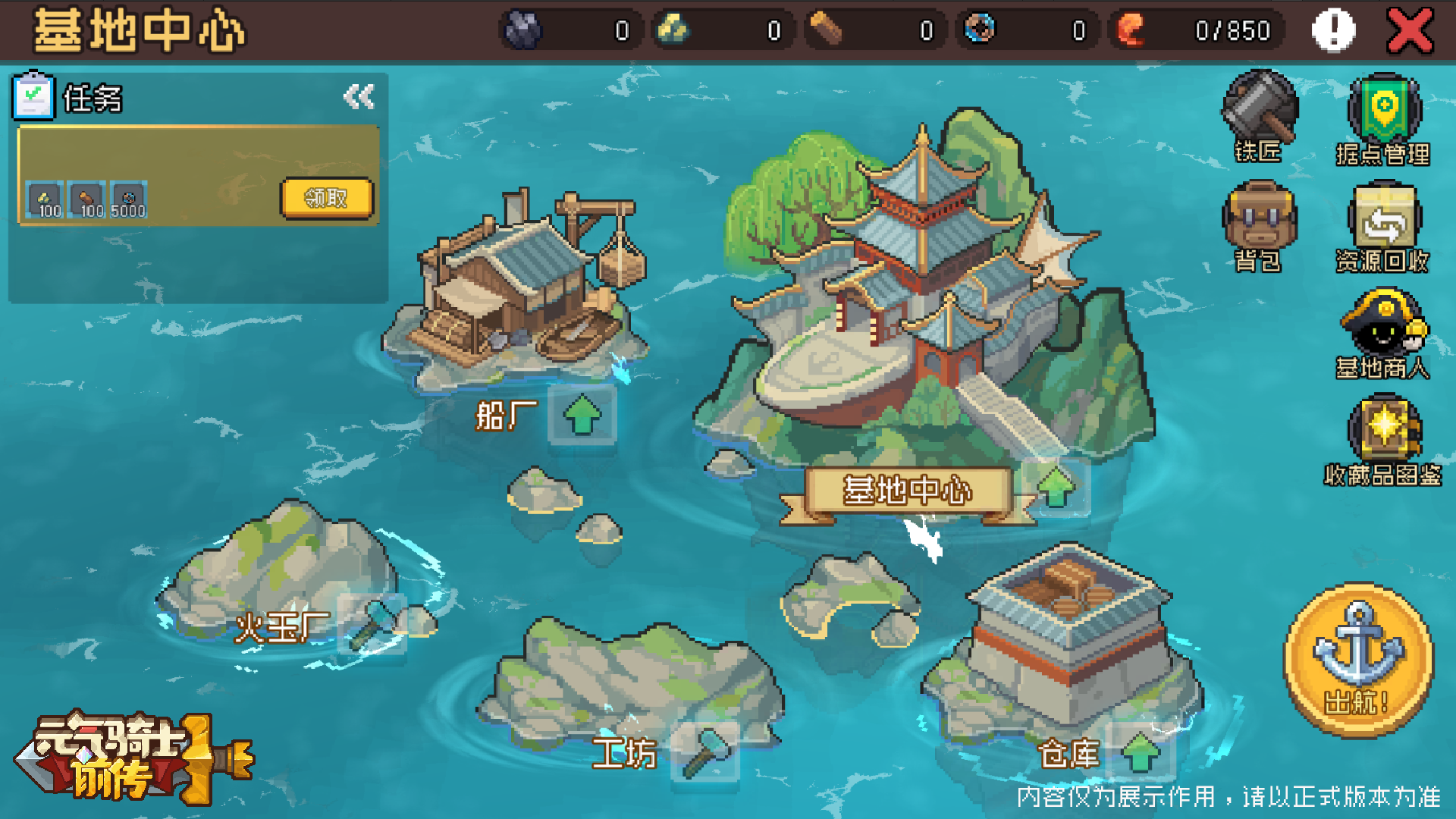Screen dimensions: 1456x819
Task: Build the 工坊 workshop with hammer button
Action: pyautogui.click(x=705, y=752)
